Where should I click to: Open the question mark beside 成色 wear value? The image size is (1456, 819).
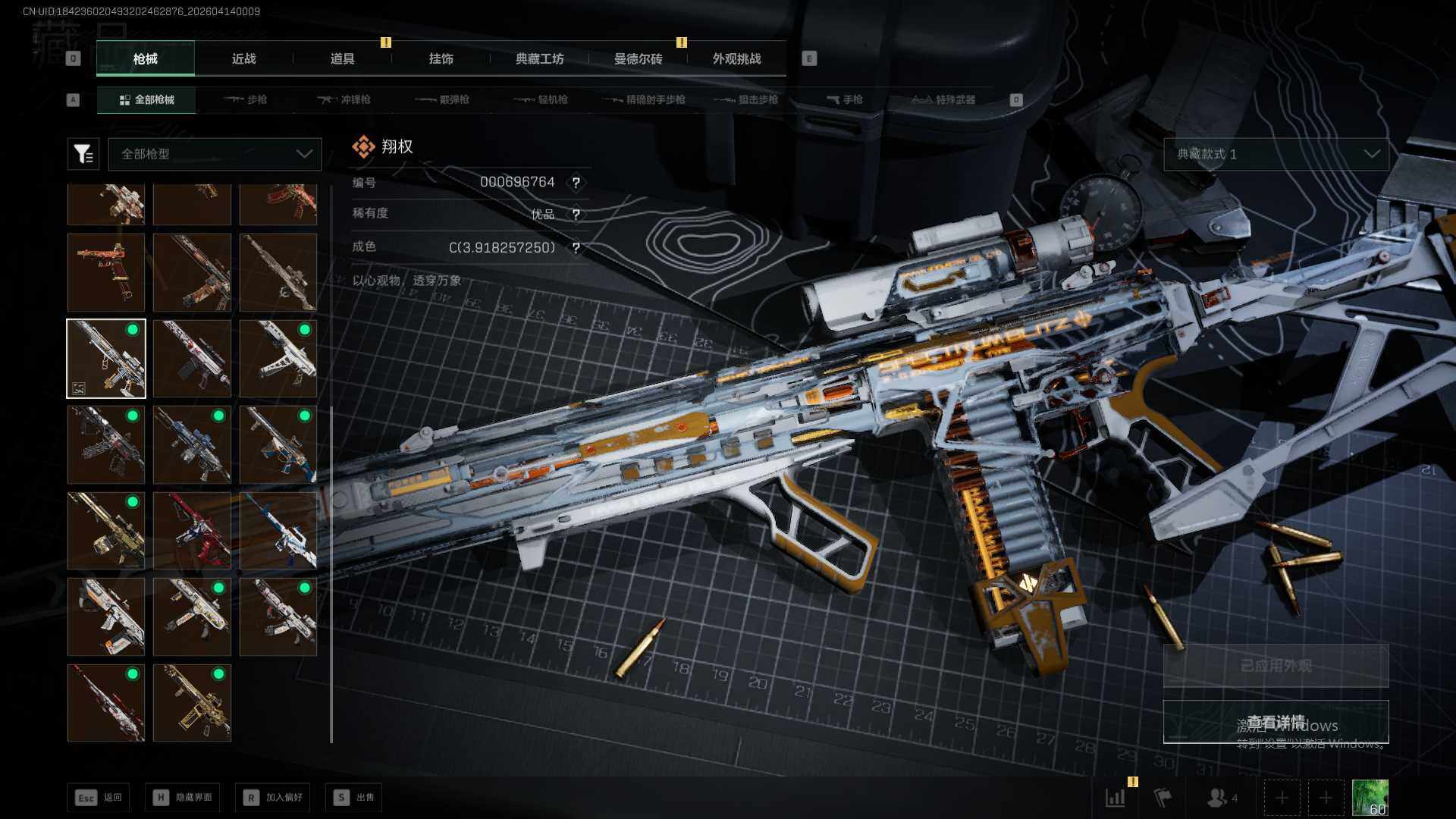576,248
